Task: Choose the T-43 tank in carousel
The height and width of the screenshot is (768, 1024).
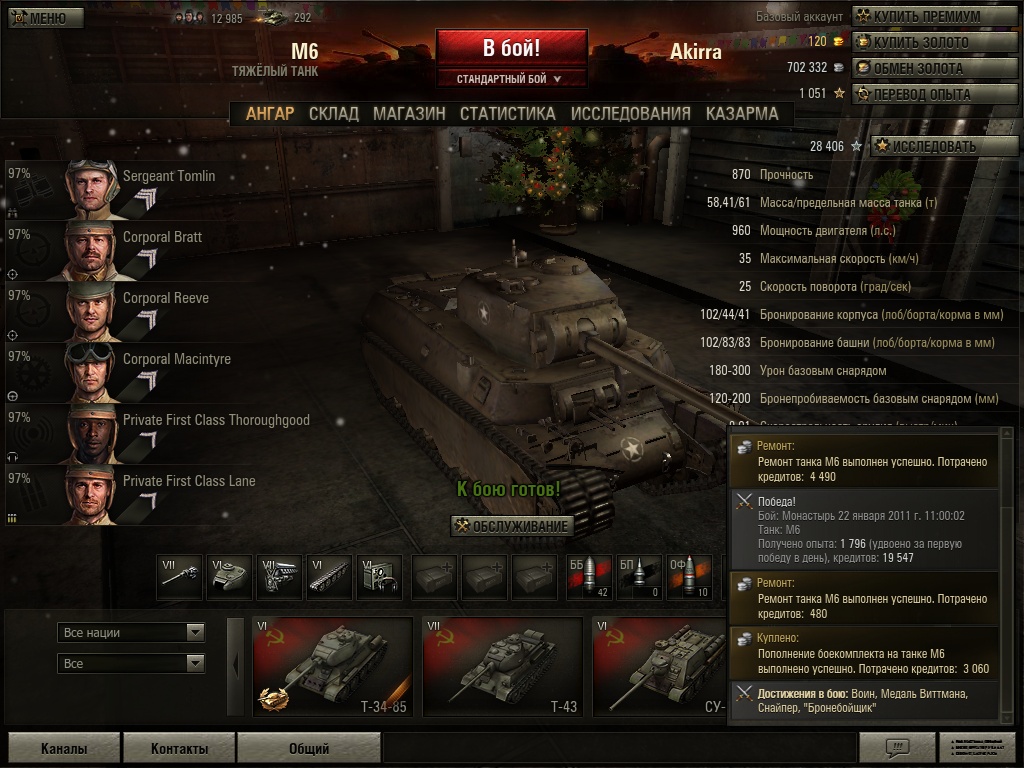Action: pos(502,667)
